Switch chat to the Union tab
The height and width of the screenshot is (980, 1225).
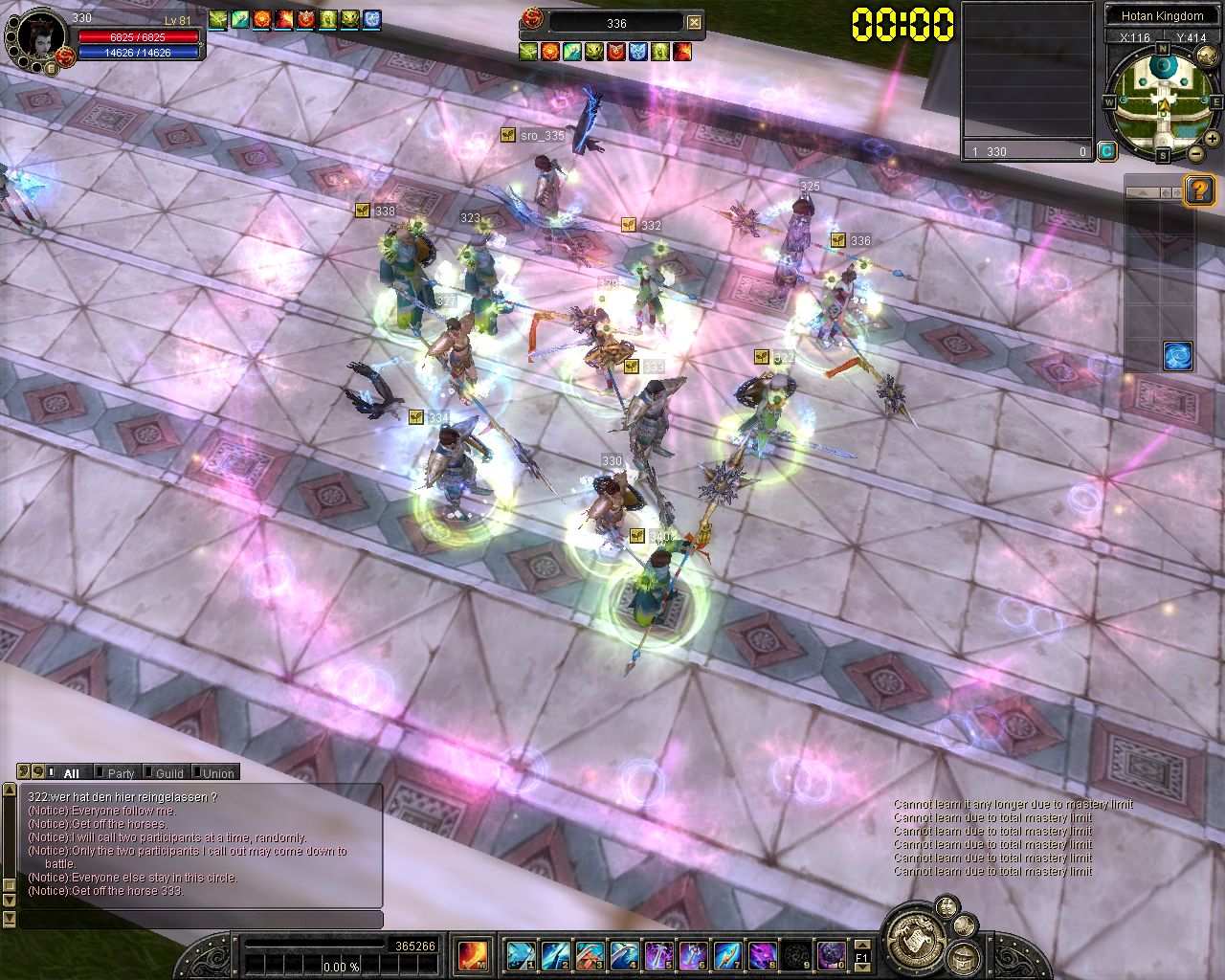point(218,773)
